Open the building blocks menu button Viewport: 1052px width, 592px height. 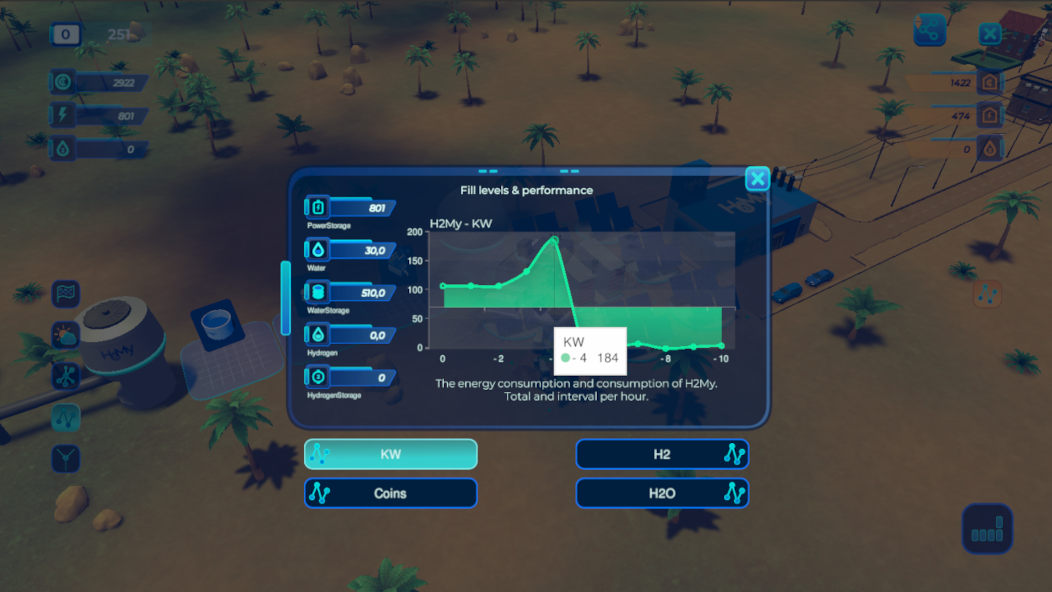coord(987,529)
